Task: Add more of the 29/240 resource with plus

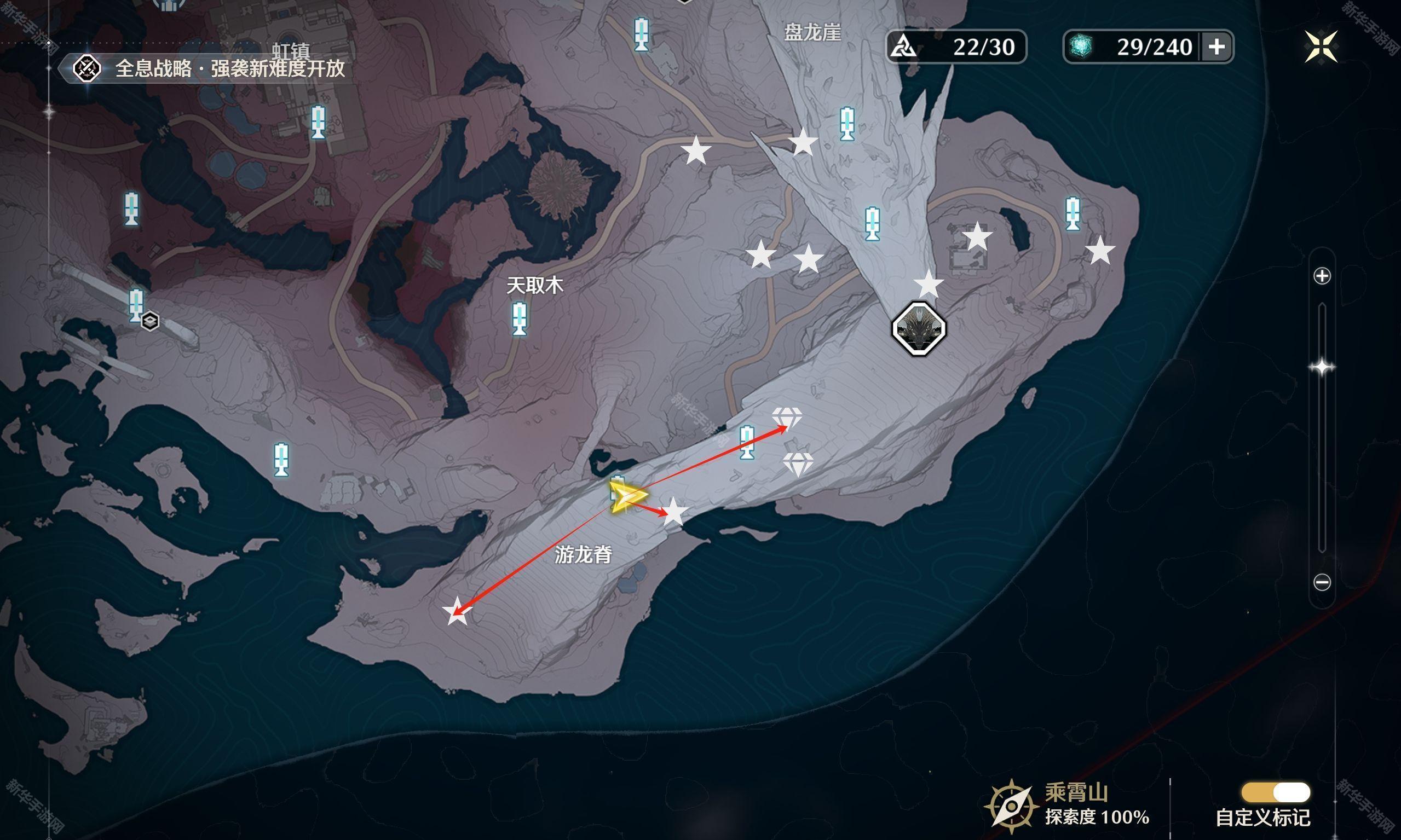Action: (1216, 47)
